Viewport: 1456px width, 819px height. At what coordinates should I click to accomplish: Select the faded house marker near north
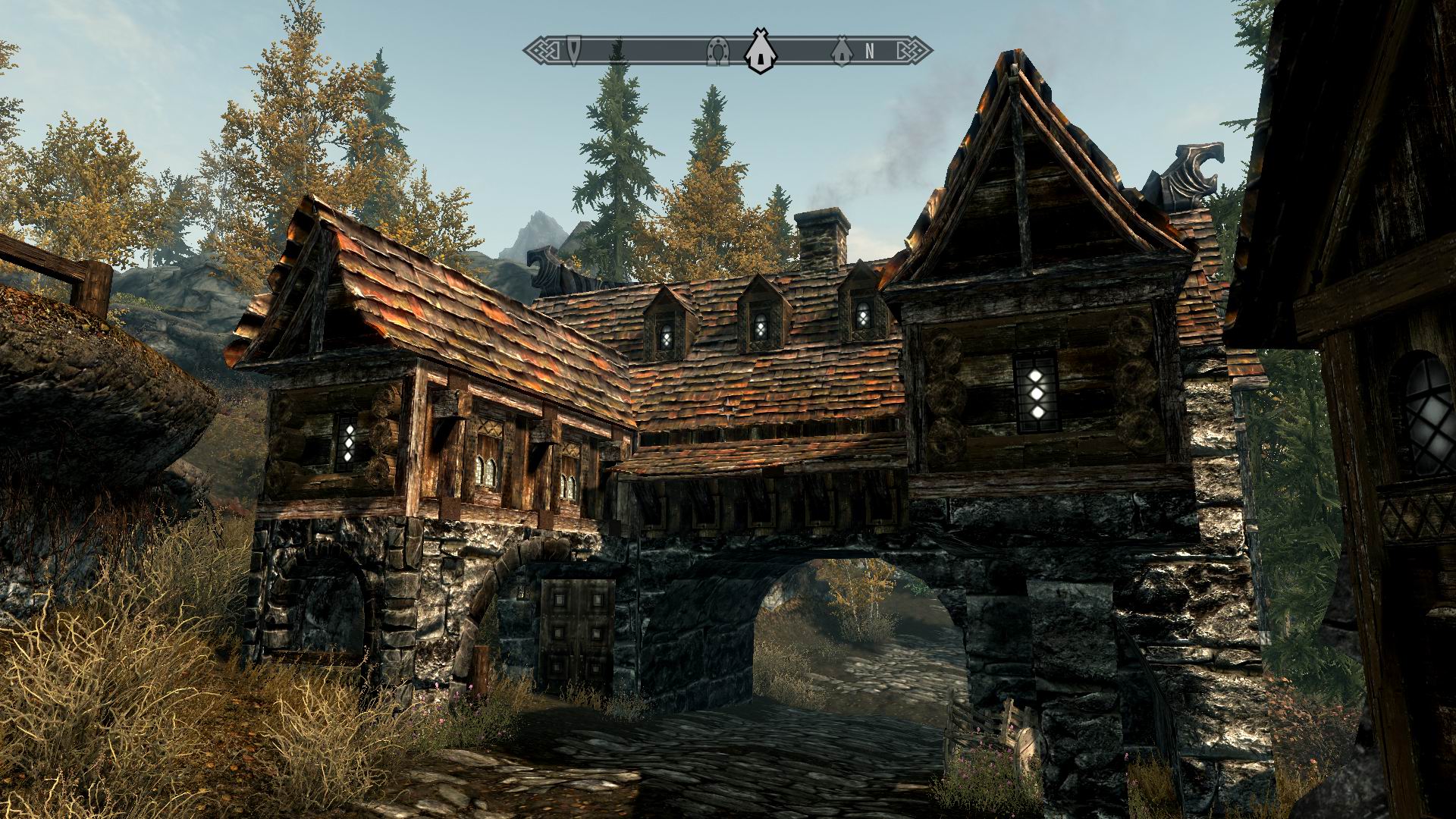[x=839, y=51]
